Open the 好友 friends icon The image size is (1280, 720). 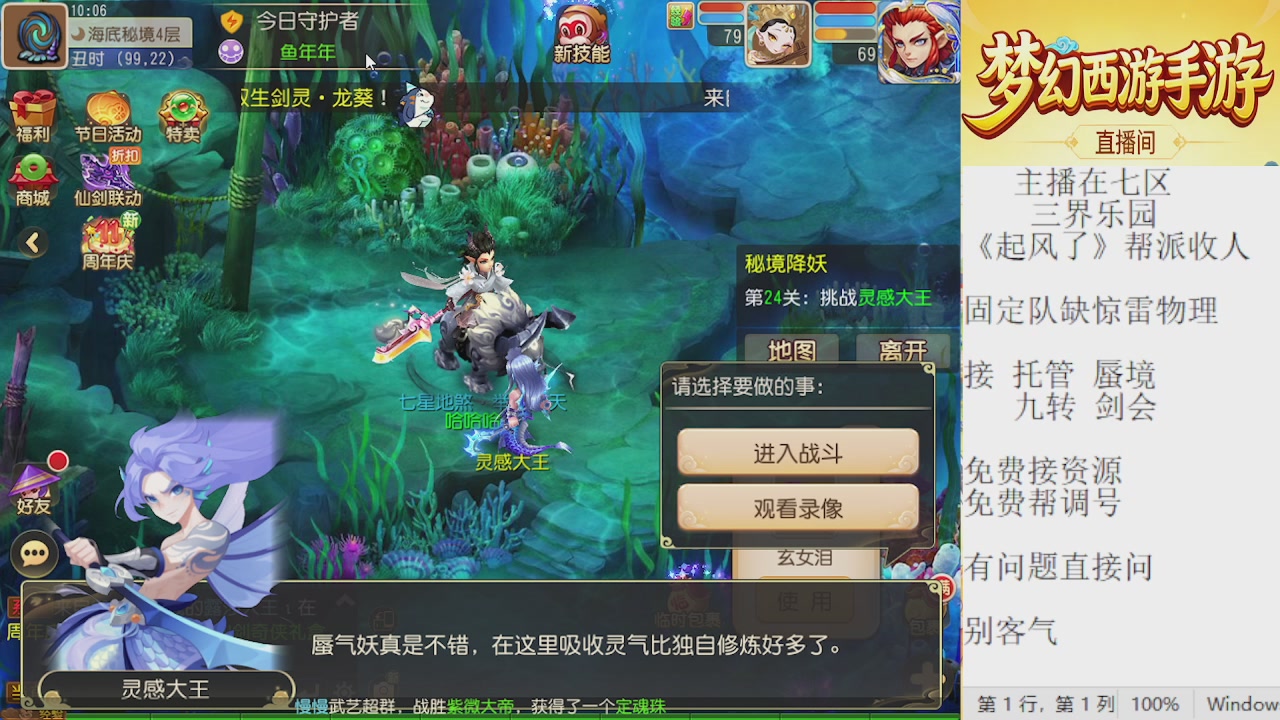click(35, 484)
